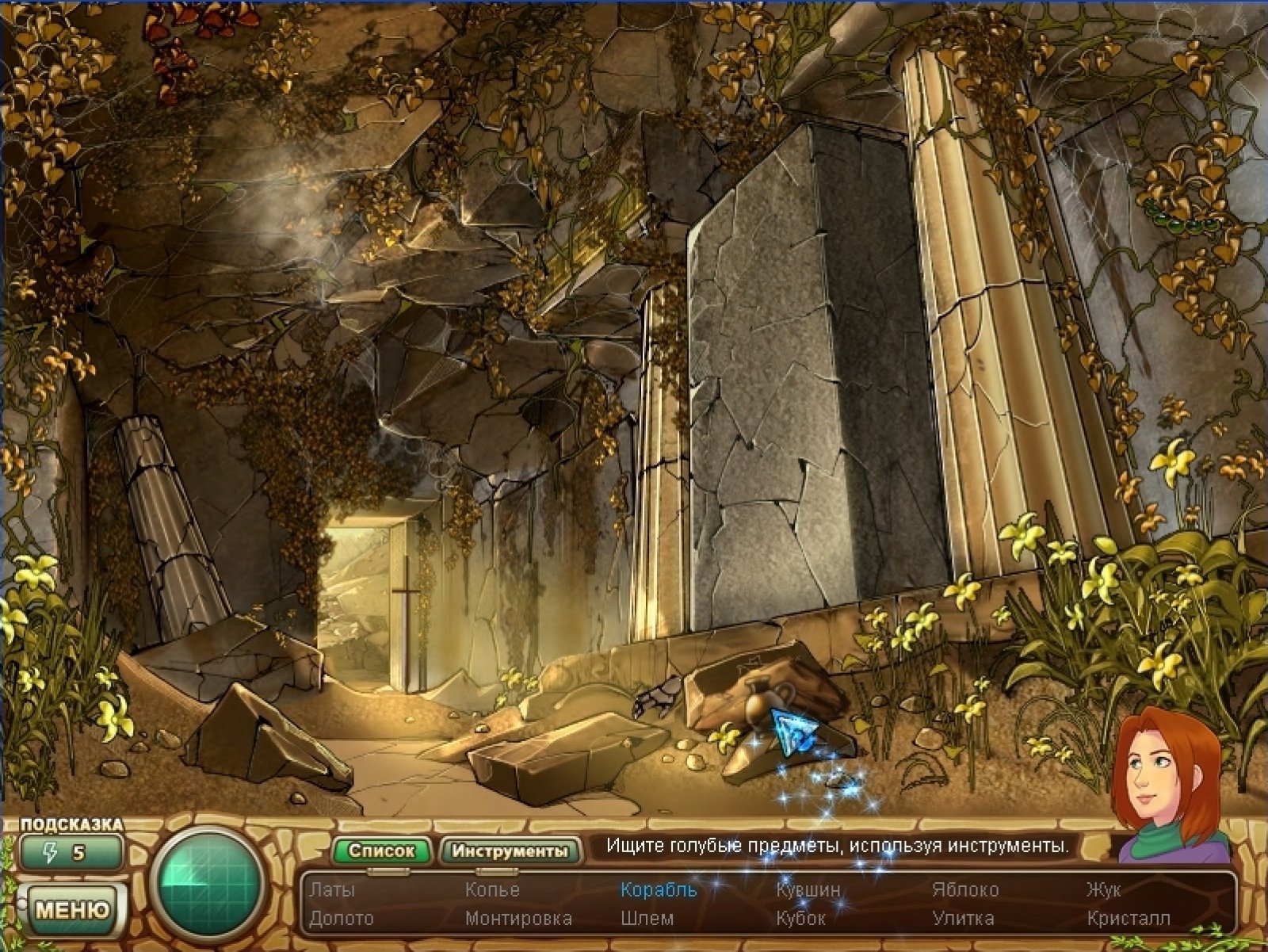
Task: Use the Подсказка hint button
Action: pos(72,853)
